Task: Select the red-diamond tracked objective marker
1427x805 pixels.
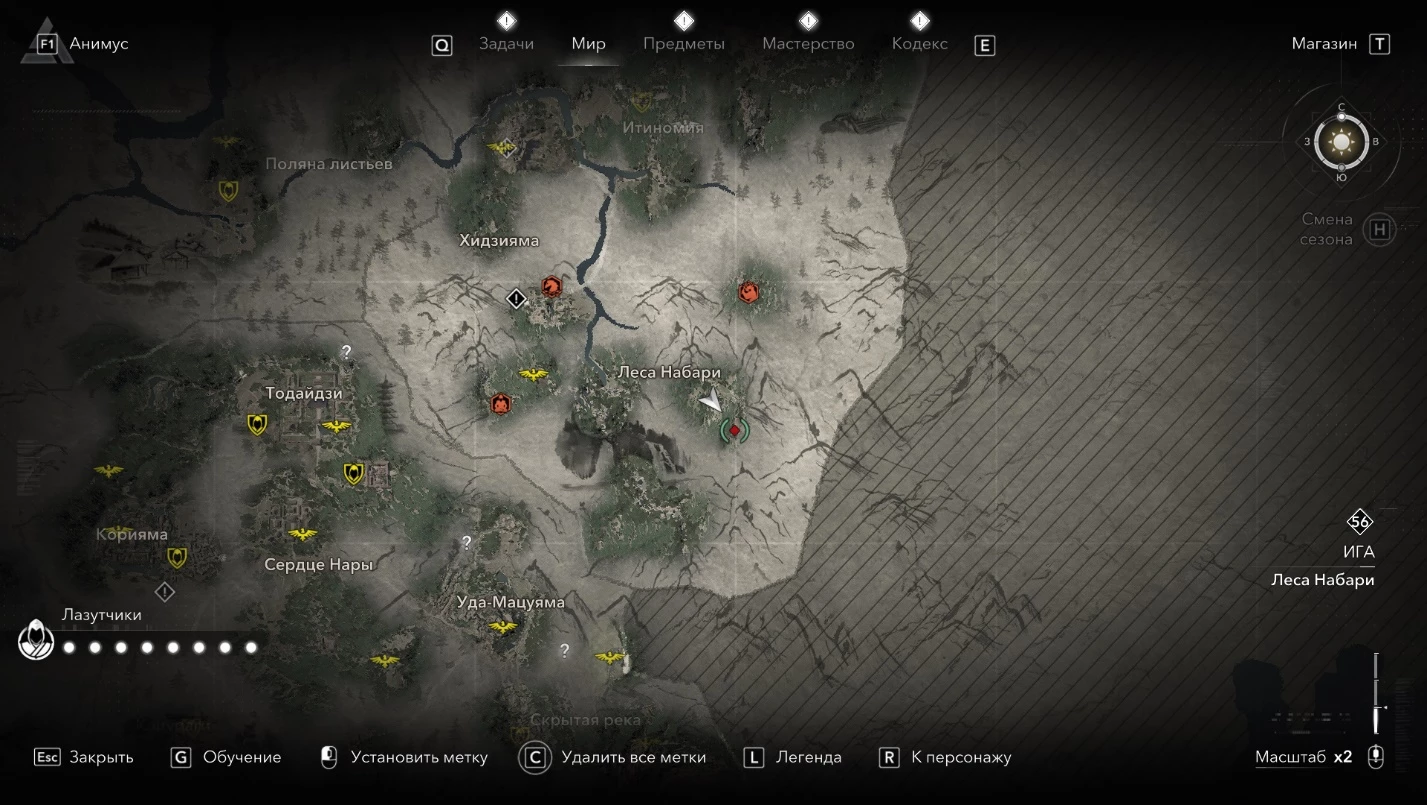Action: point(735,430)
